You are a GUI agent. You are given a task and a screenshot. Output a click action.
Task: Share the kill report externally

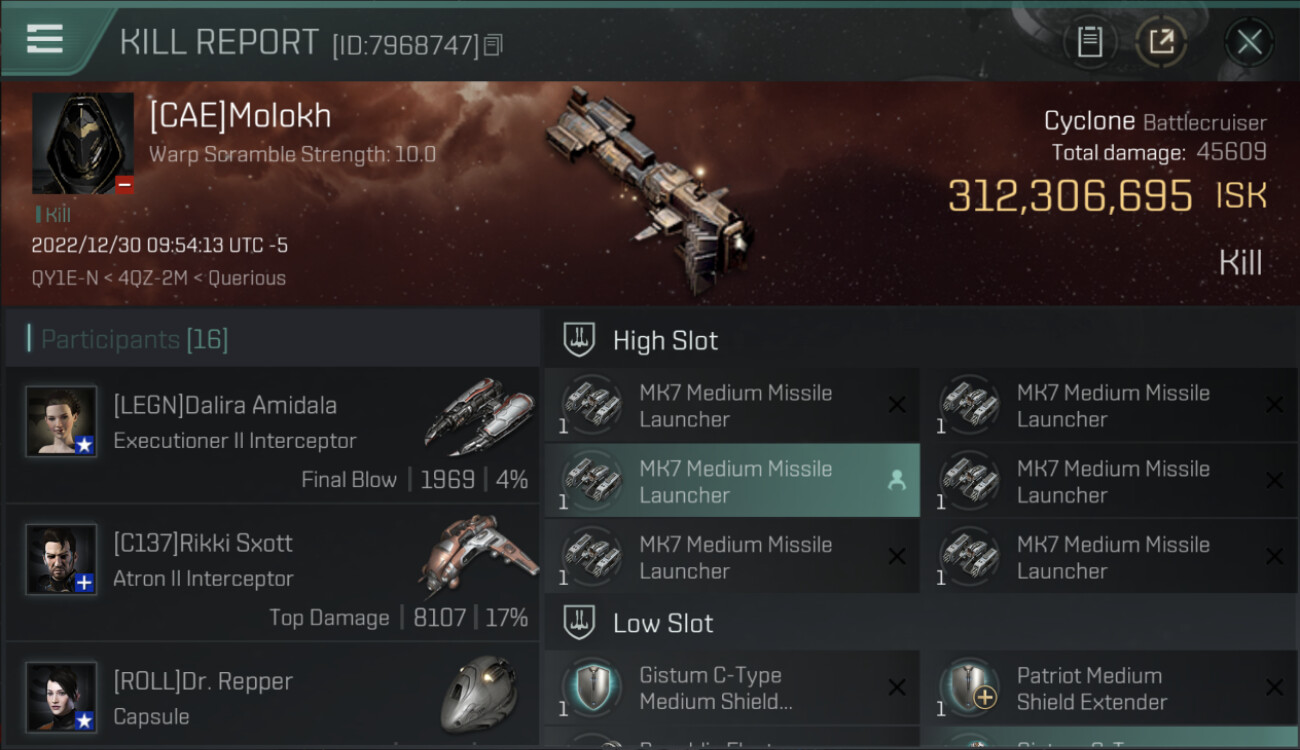[x=1160, y=42]
